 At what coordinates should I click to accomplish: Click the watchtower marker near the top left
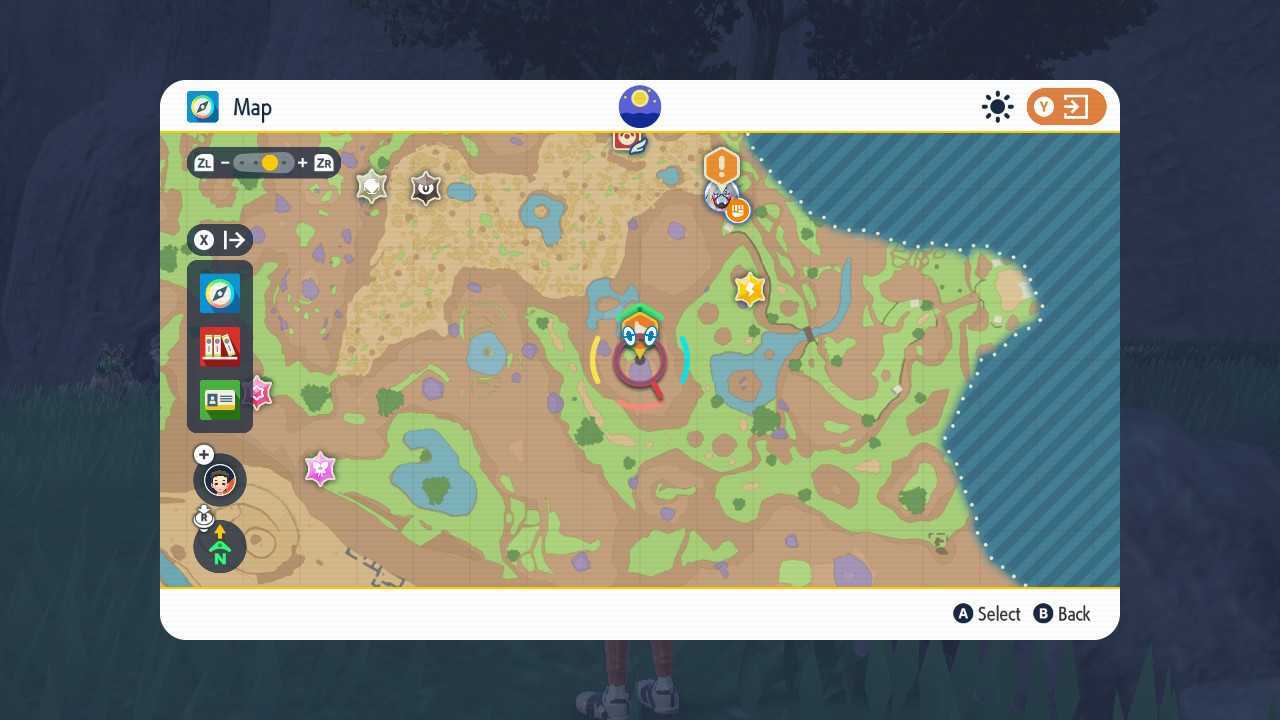[x=371, y=186]
